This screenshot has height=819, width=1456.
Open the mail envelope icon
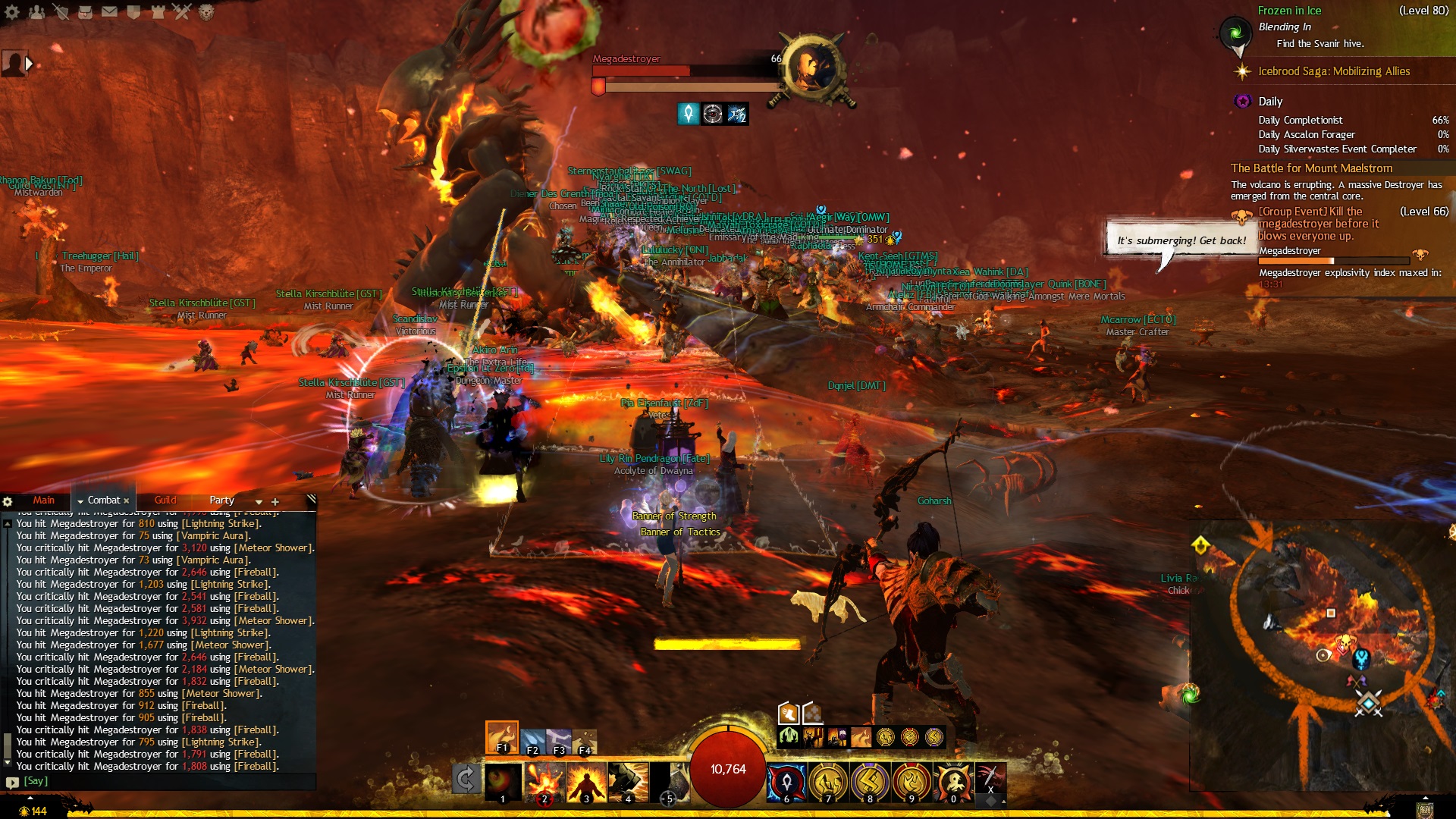[x=109, y=11]
